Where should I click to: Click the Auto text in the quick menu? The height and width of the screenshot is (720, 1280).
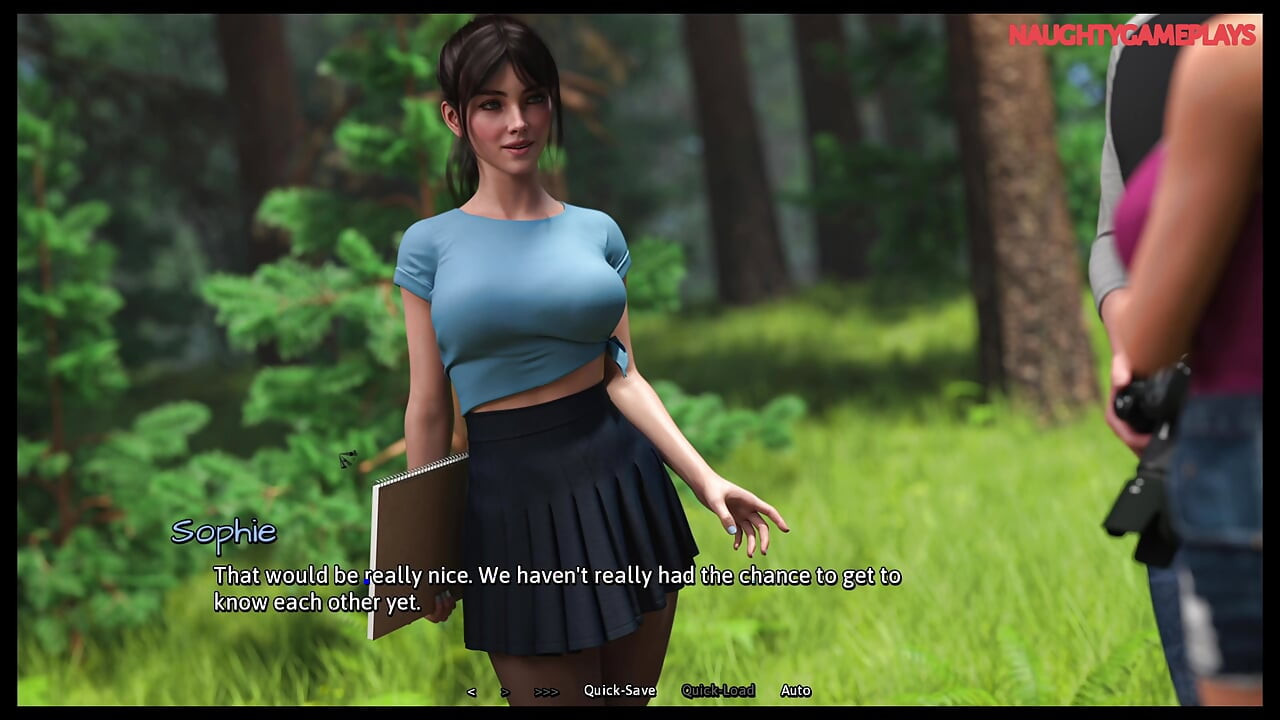tap(796, 690)
